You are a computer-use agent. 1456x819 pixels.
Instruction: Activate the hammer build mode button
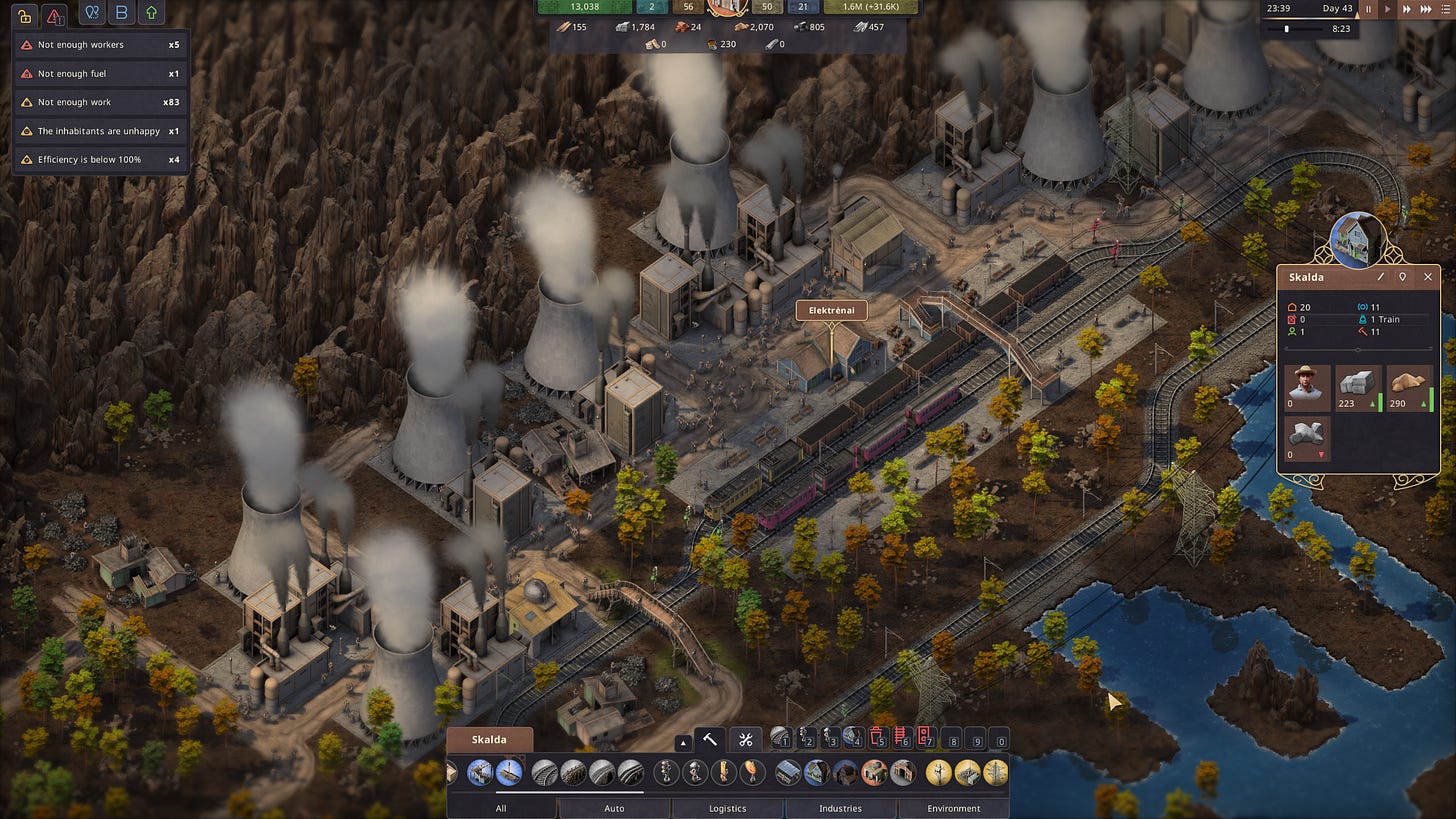[x=709, y=740]
